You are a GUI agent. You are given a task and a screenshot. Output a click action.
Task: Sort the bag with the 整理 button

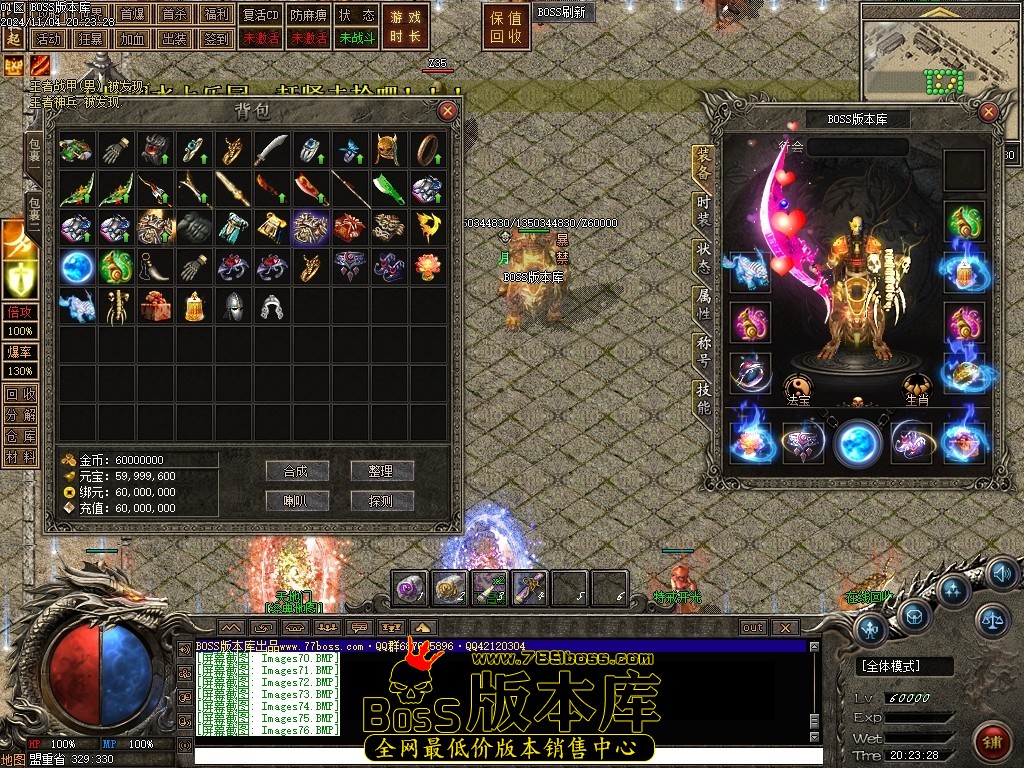click(x=381, y=471)
